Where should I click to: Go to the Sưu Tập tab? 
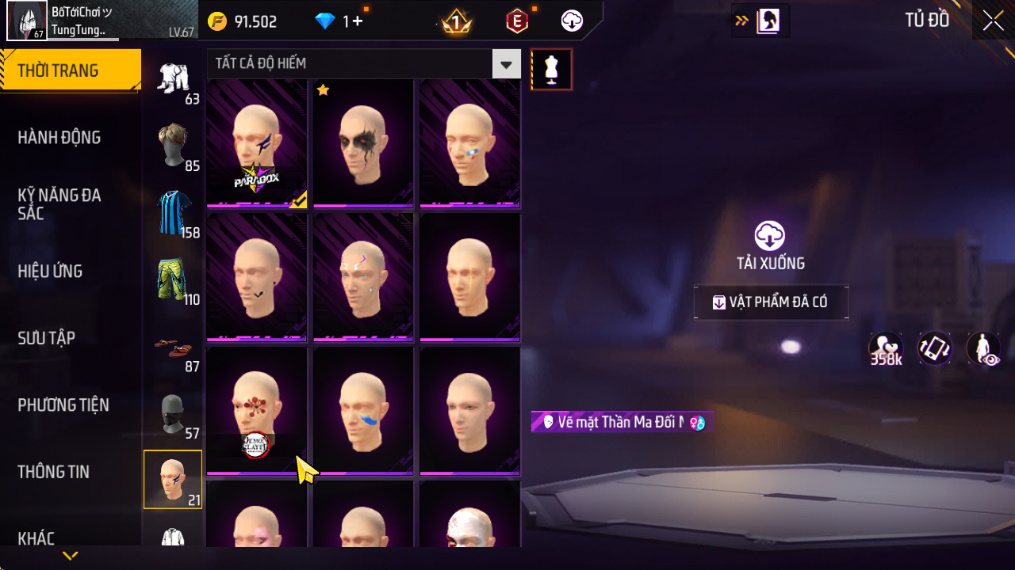click(47, 338)
